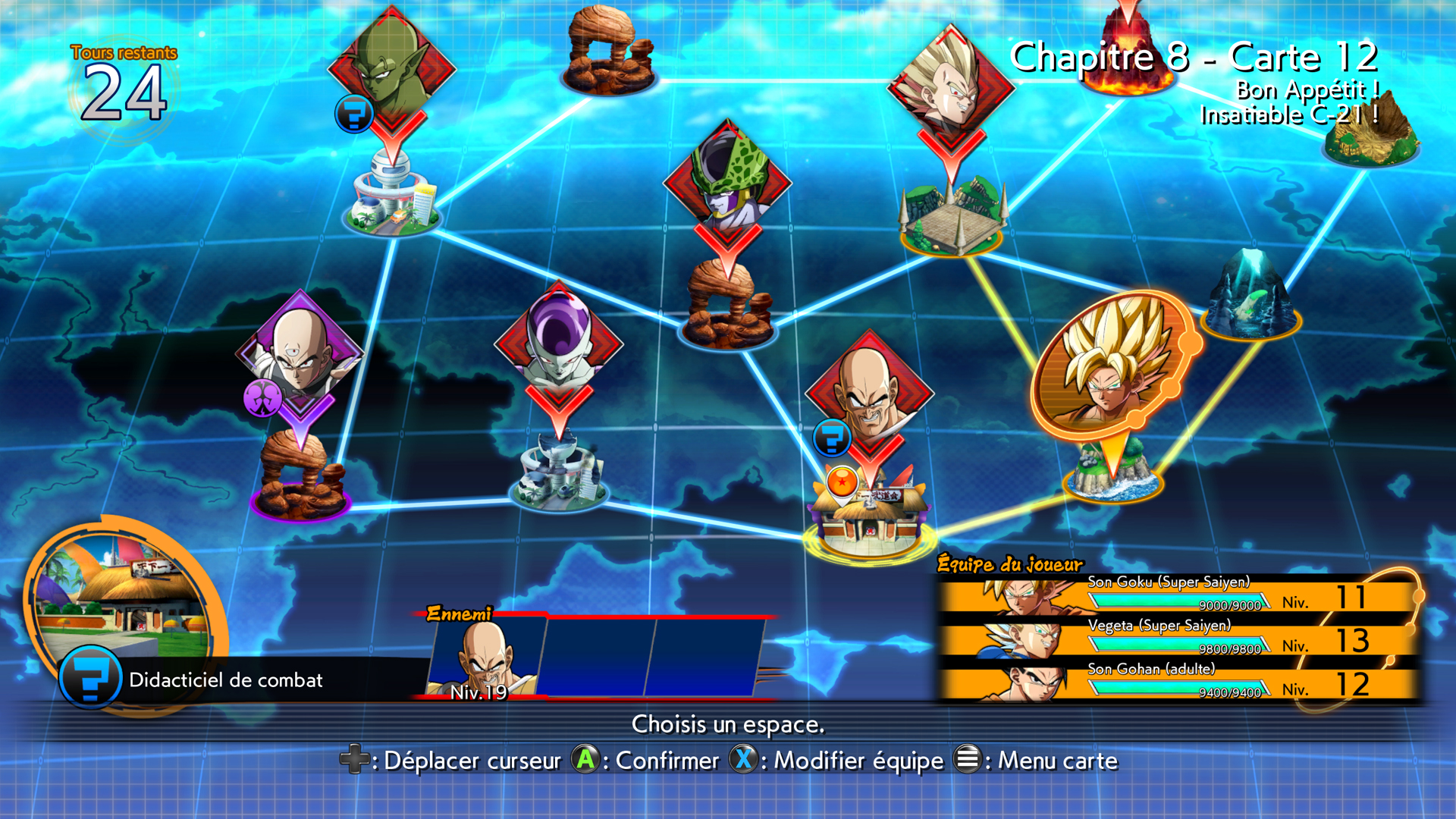Screen dimensions: 1456x819
Task: Select Vegeta (Super Saiyen) team row
Action: click(1178, 639)
